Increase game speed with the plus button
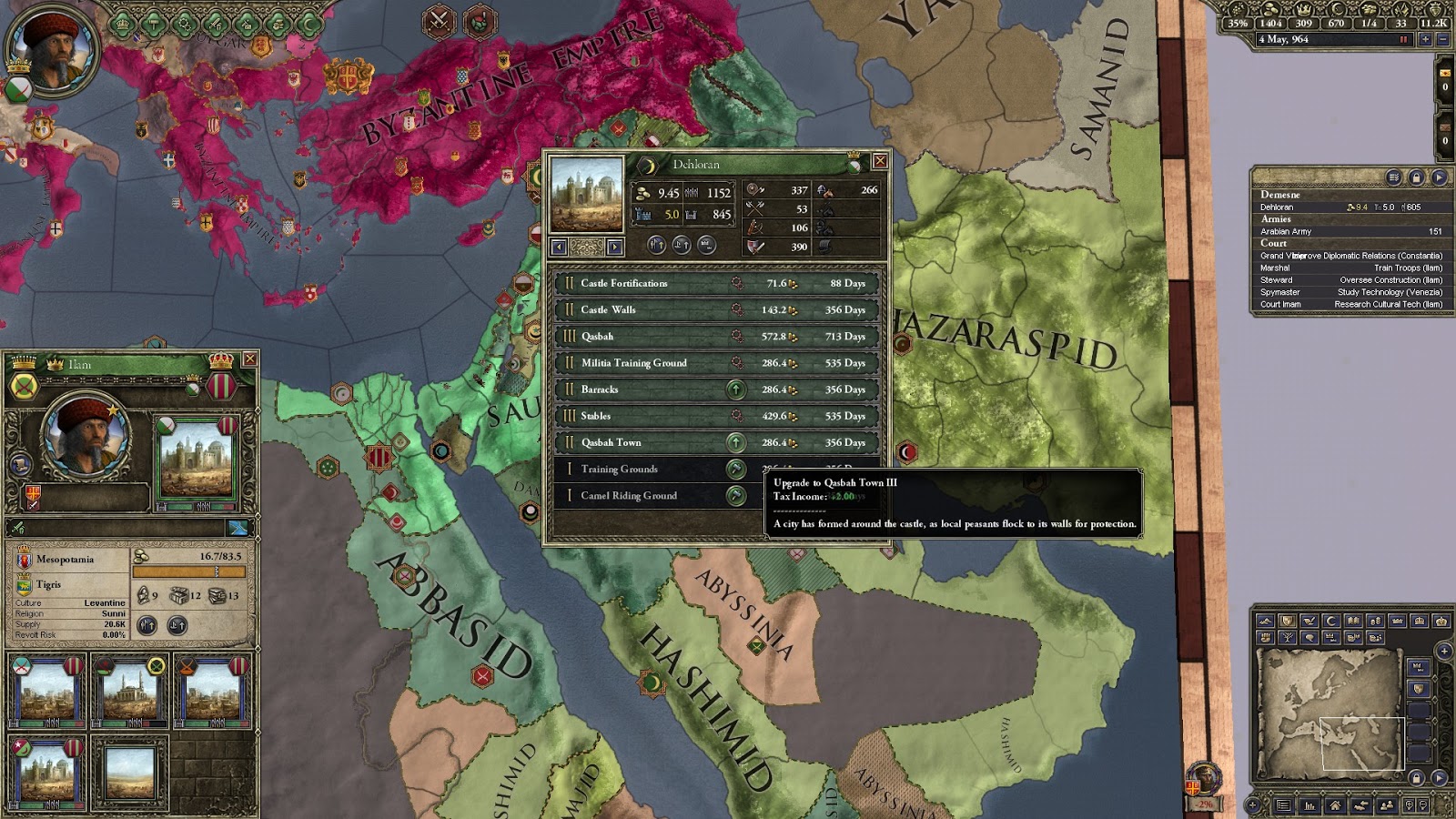 pyautogui.click(x=1425, y=39)
